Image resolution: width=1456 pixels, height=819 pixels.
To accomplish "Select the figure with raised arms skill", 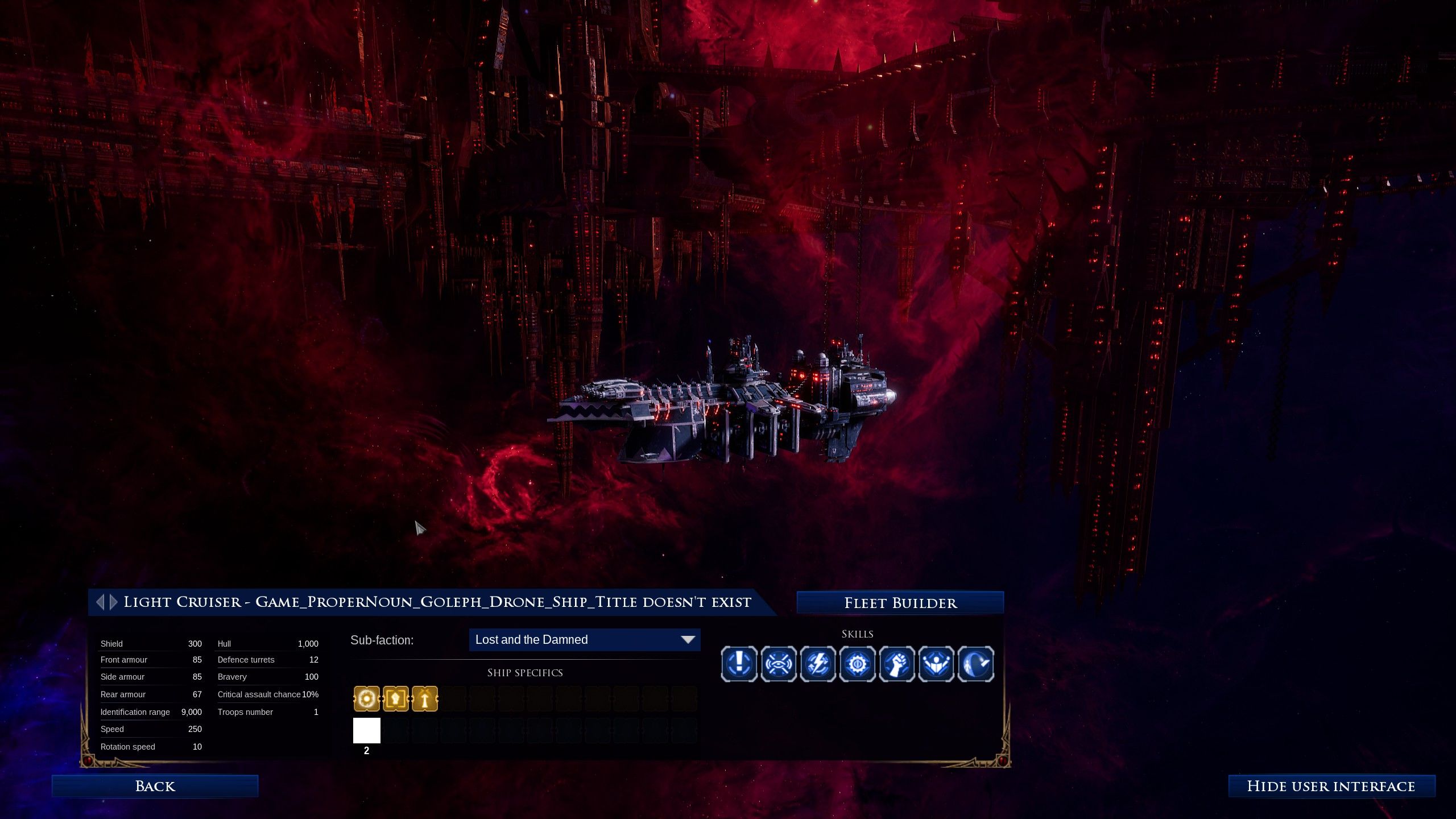I will pos(936,663).
